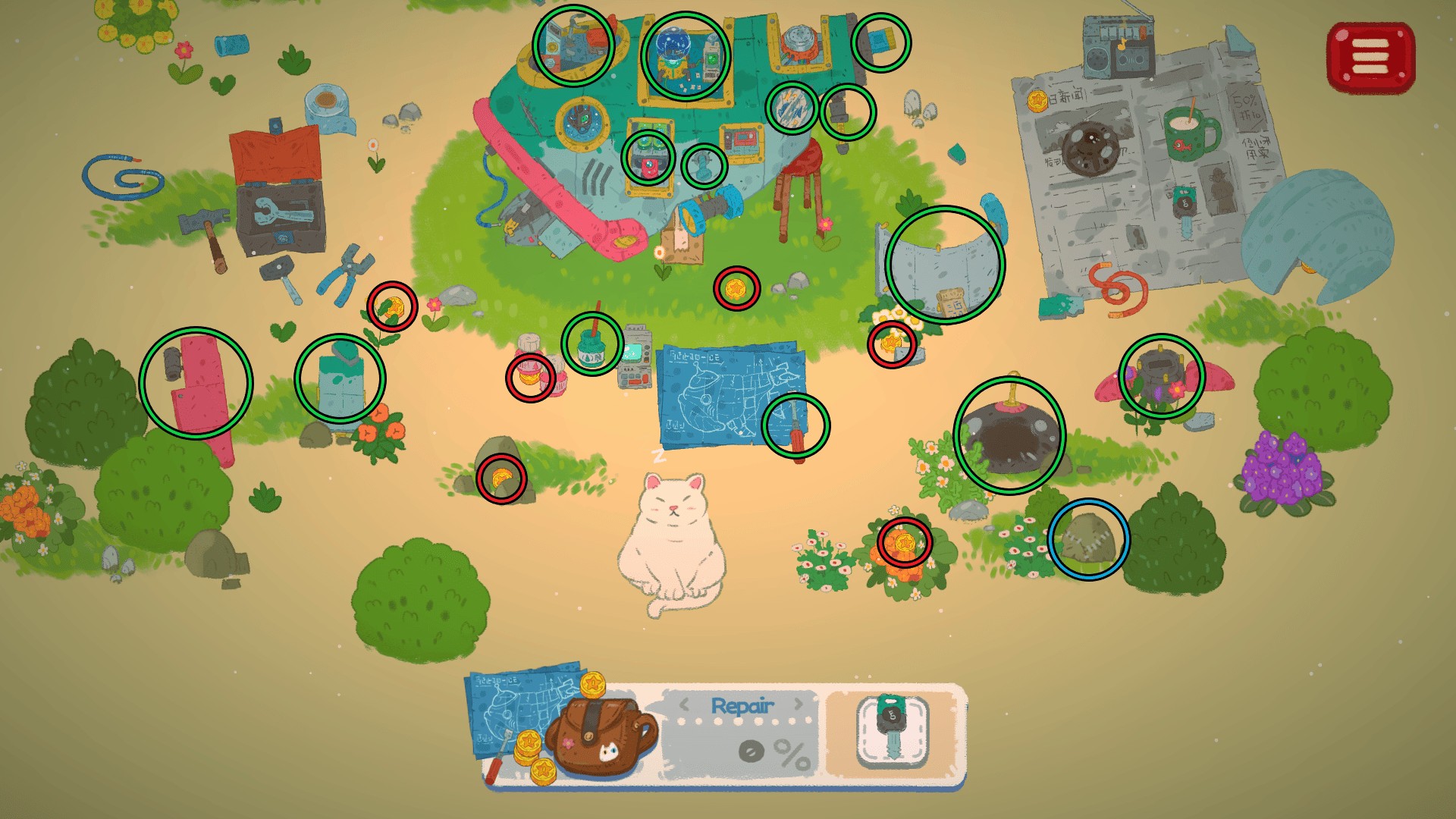The image size is (1456, 819).
Task: Go to the previous objective before Repair
Action: (685, 704)
